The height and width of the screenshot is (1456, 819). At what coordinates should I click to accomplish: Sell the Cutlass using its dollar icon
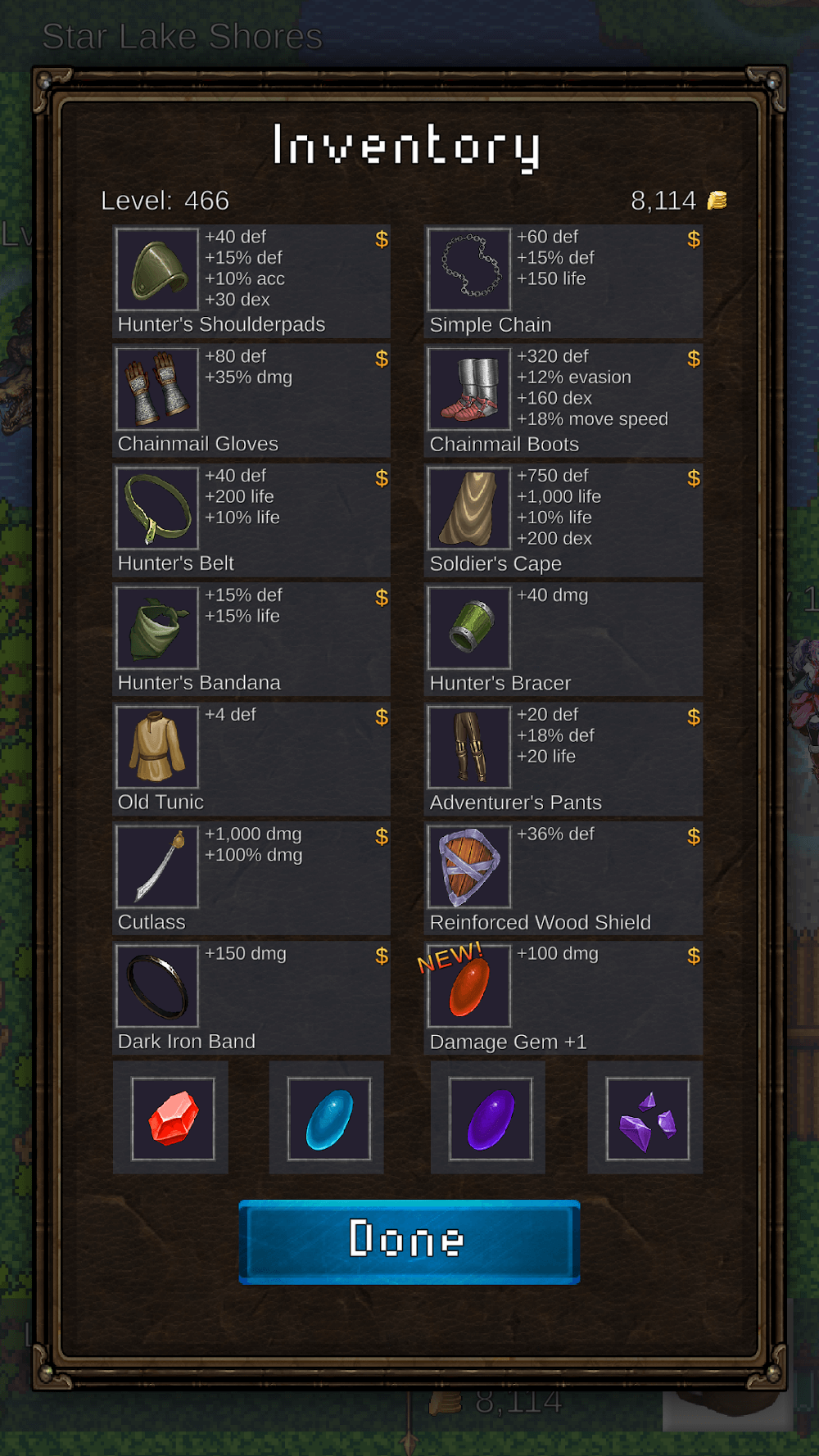point(382,837)
